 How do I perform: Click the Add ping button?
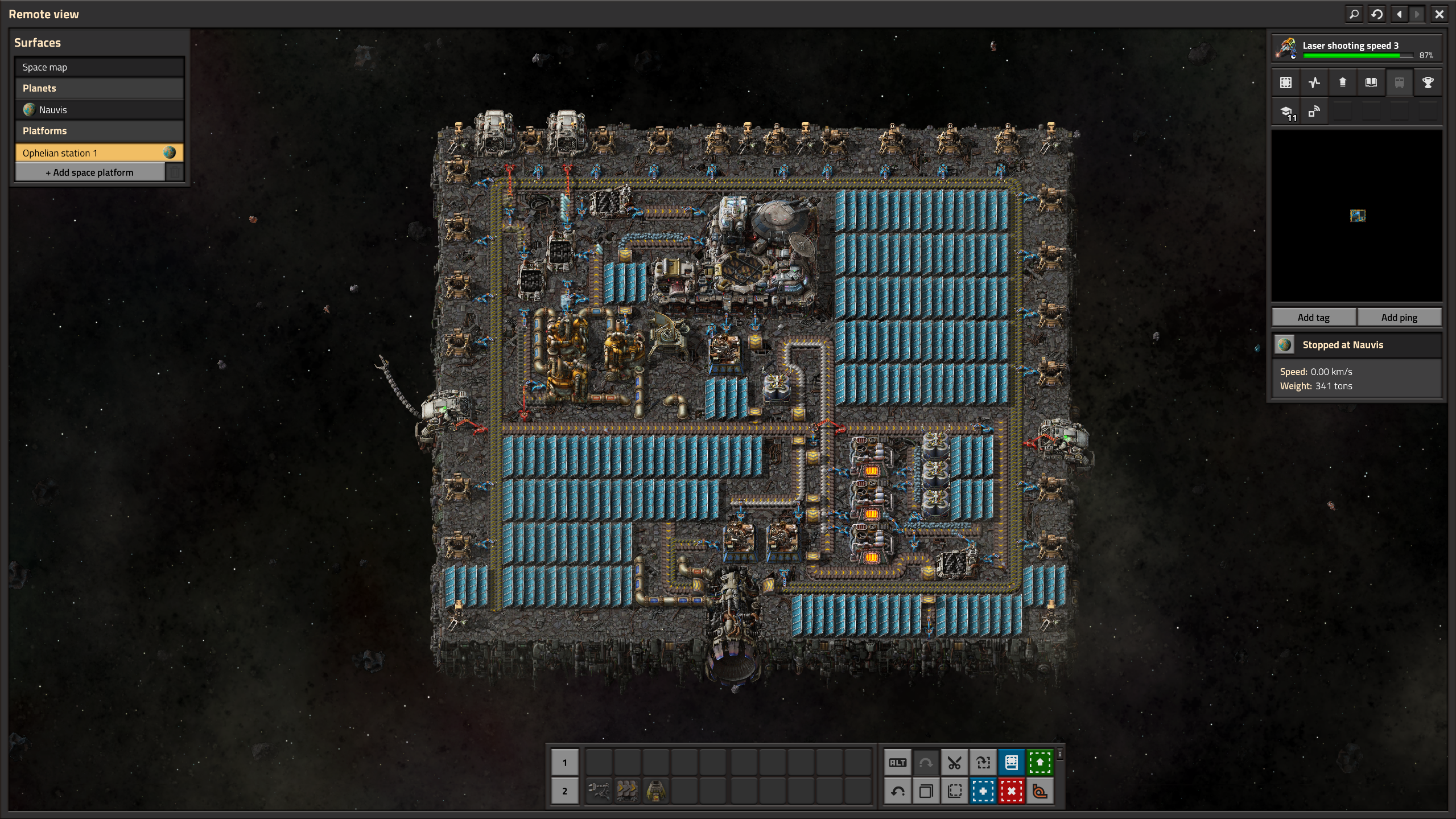point(1399,318)
